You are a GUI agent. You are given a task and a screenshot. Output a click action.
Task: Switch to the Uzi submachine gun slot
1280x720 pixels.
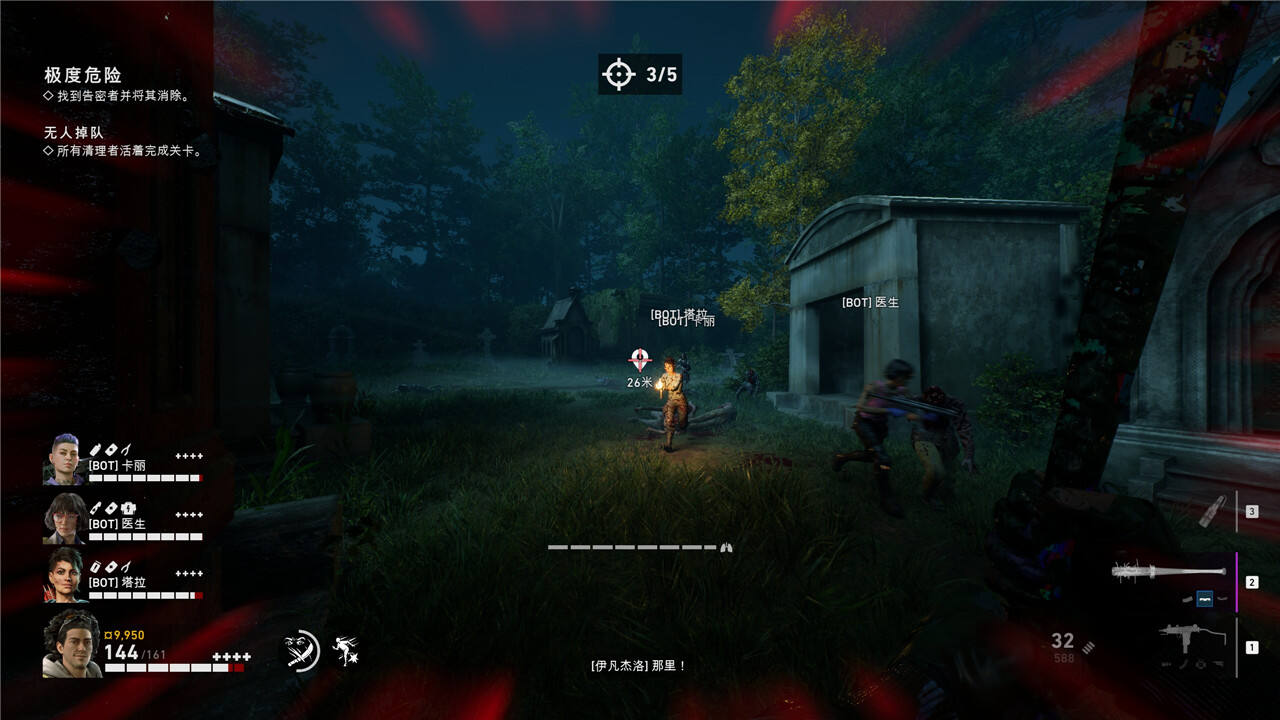pyautogui.click(x=1189, y=641)
